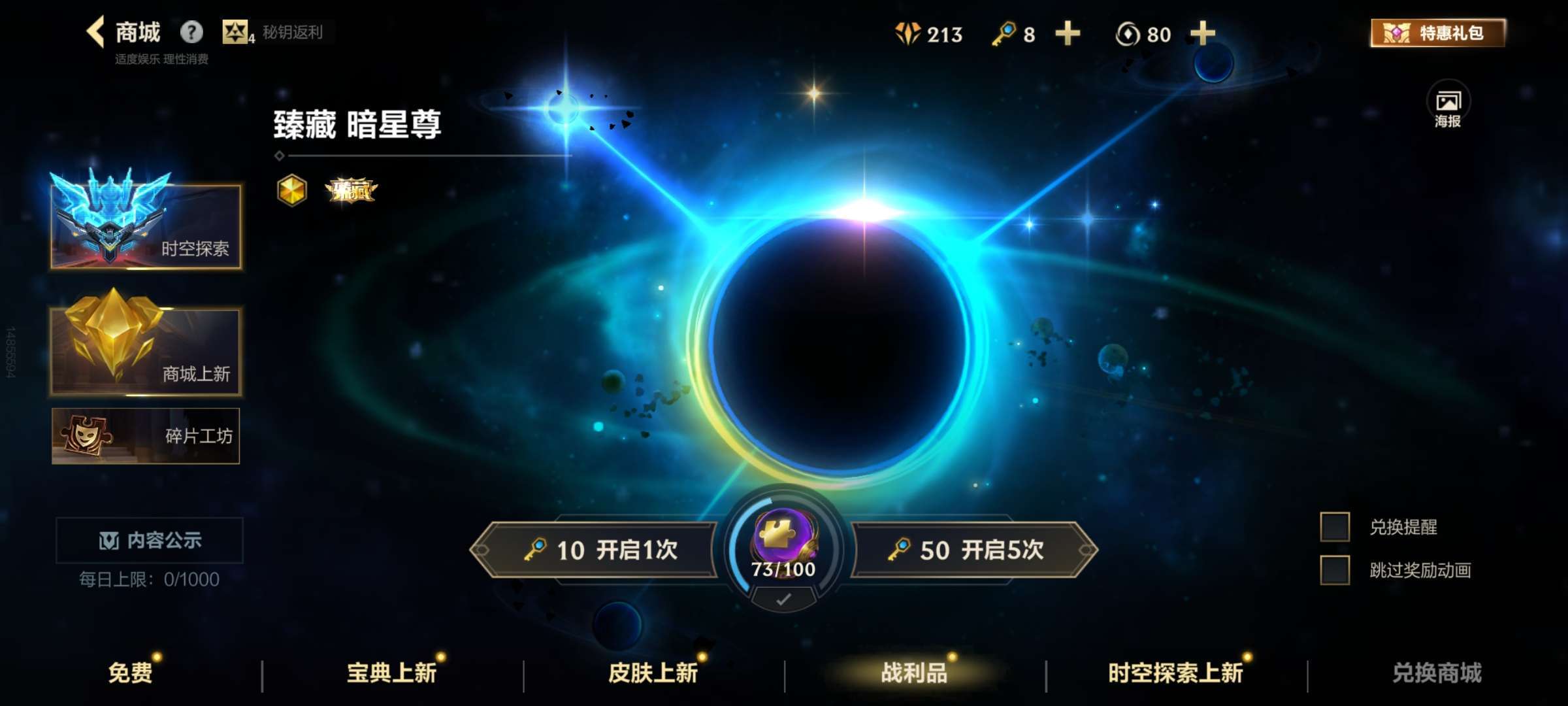Open the 碎片工坊 fragment workshop
The width and height of the screenshot is (1568, 706).
click(145, 435)
